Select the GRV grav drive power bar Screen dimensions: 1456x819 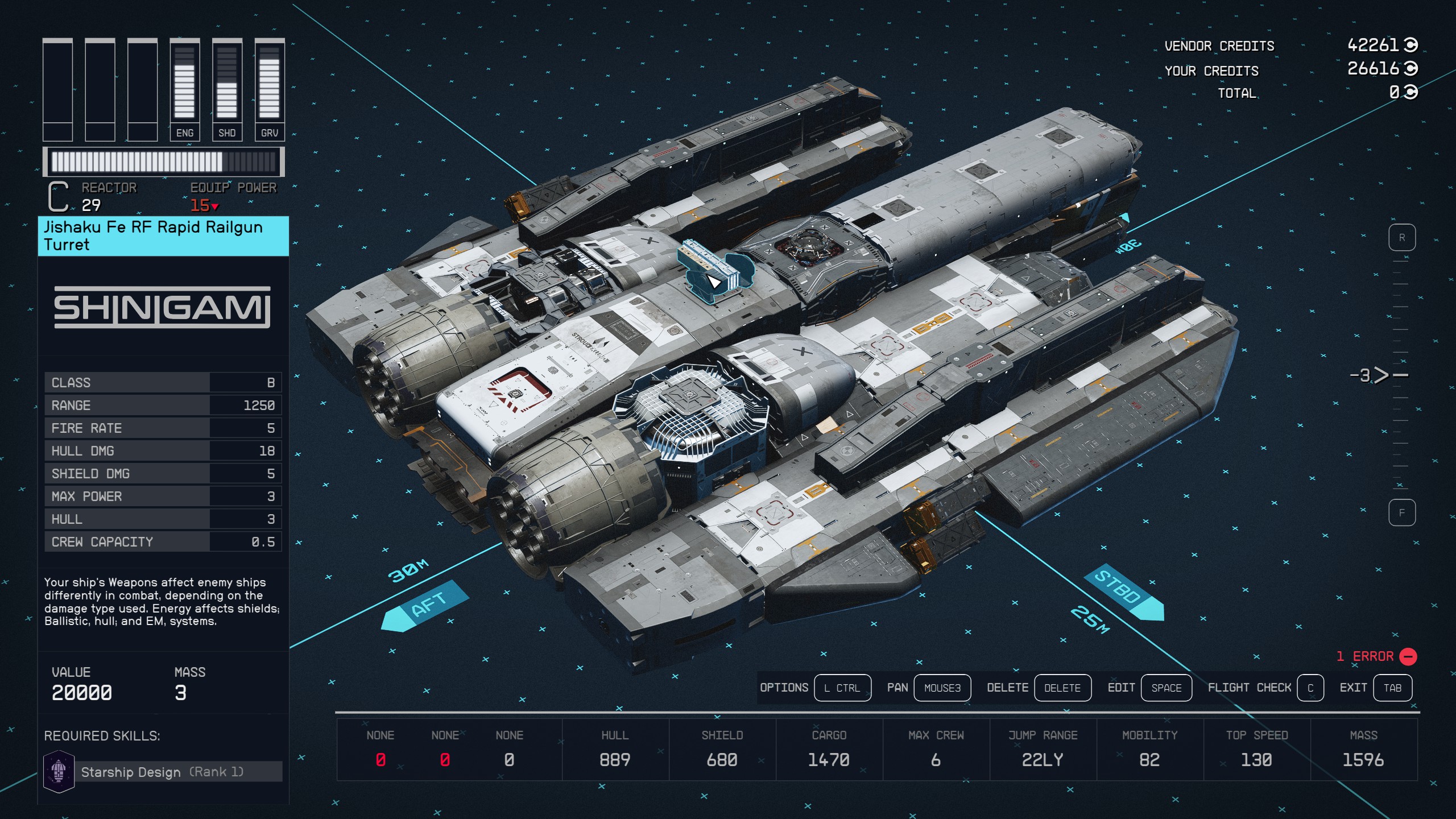pyautogui.click(x=270, y=89)
